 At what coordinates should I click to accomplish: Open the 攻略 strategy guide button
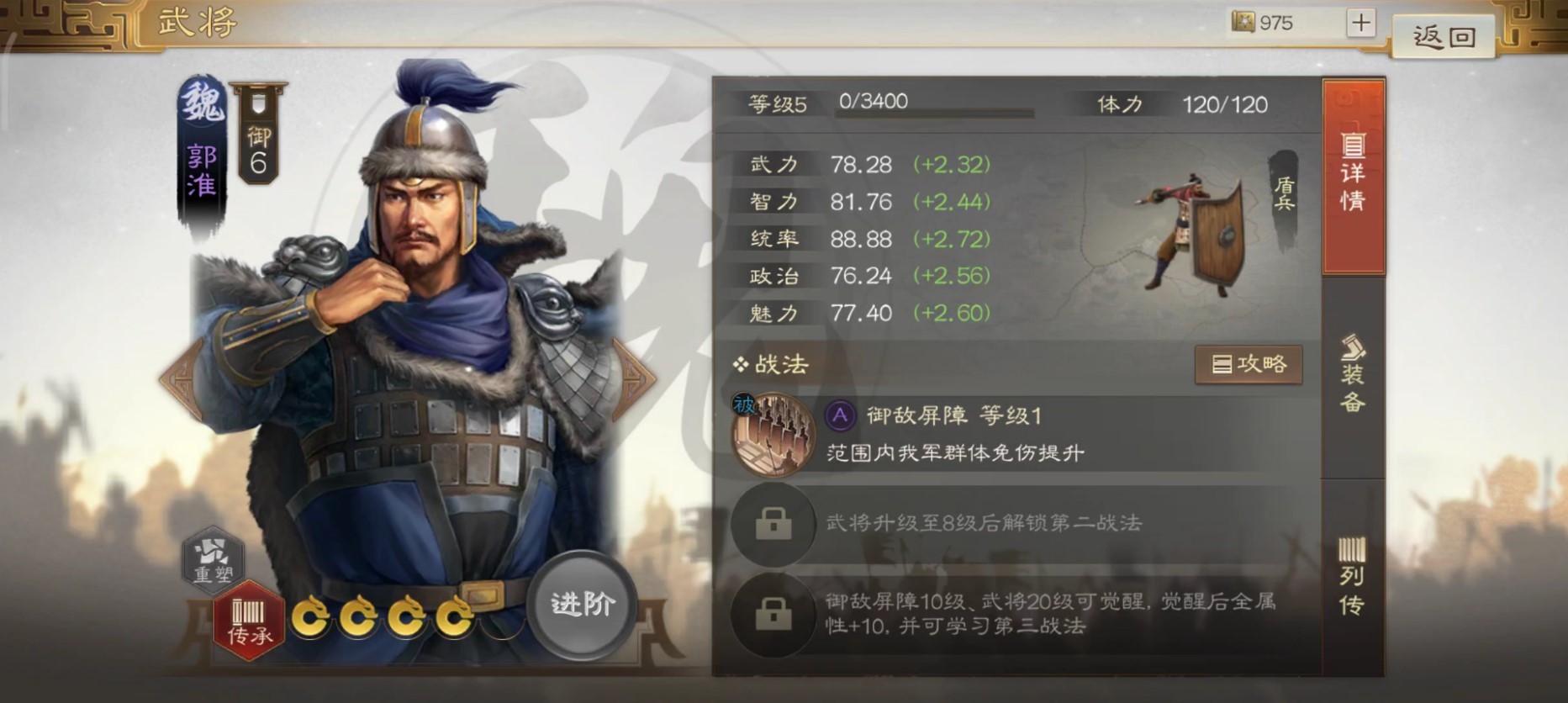[1249, 364]
